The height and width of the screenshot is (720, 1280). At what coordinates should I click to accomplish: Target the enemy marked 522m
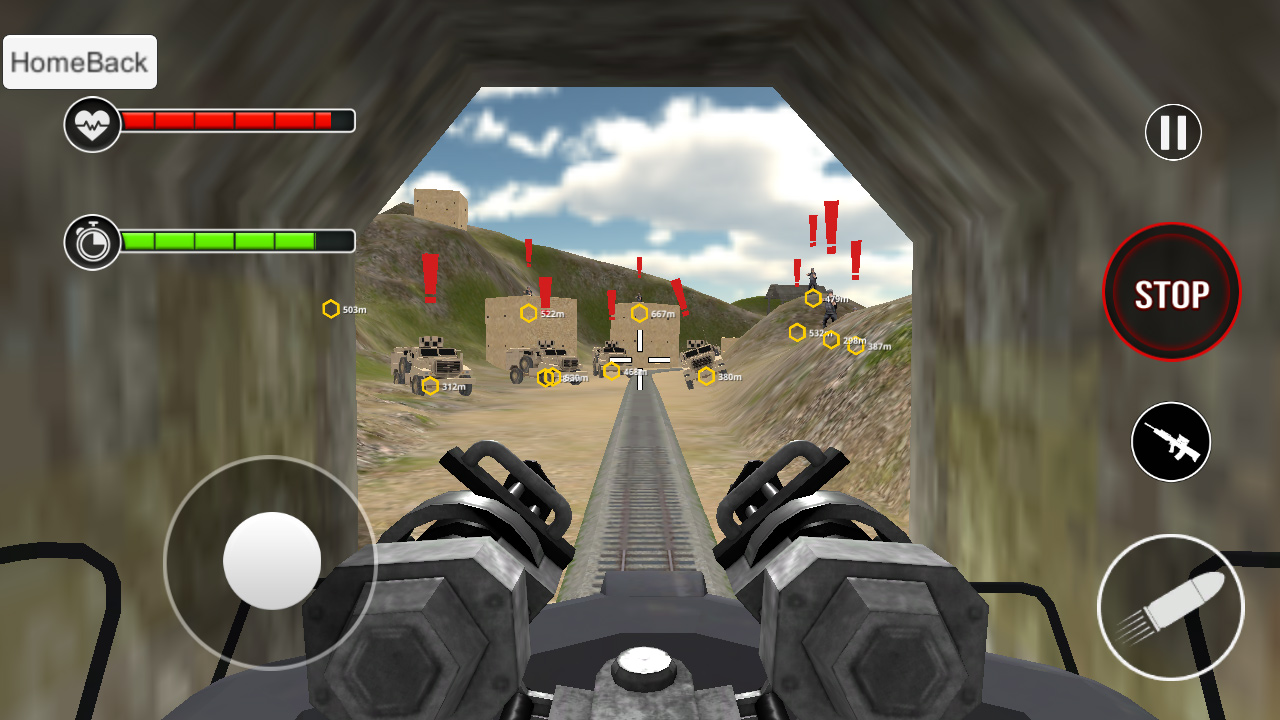[x=530, y=313]
